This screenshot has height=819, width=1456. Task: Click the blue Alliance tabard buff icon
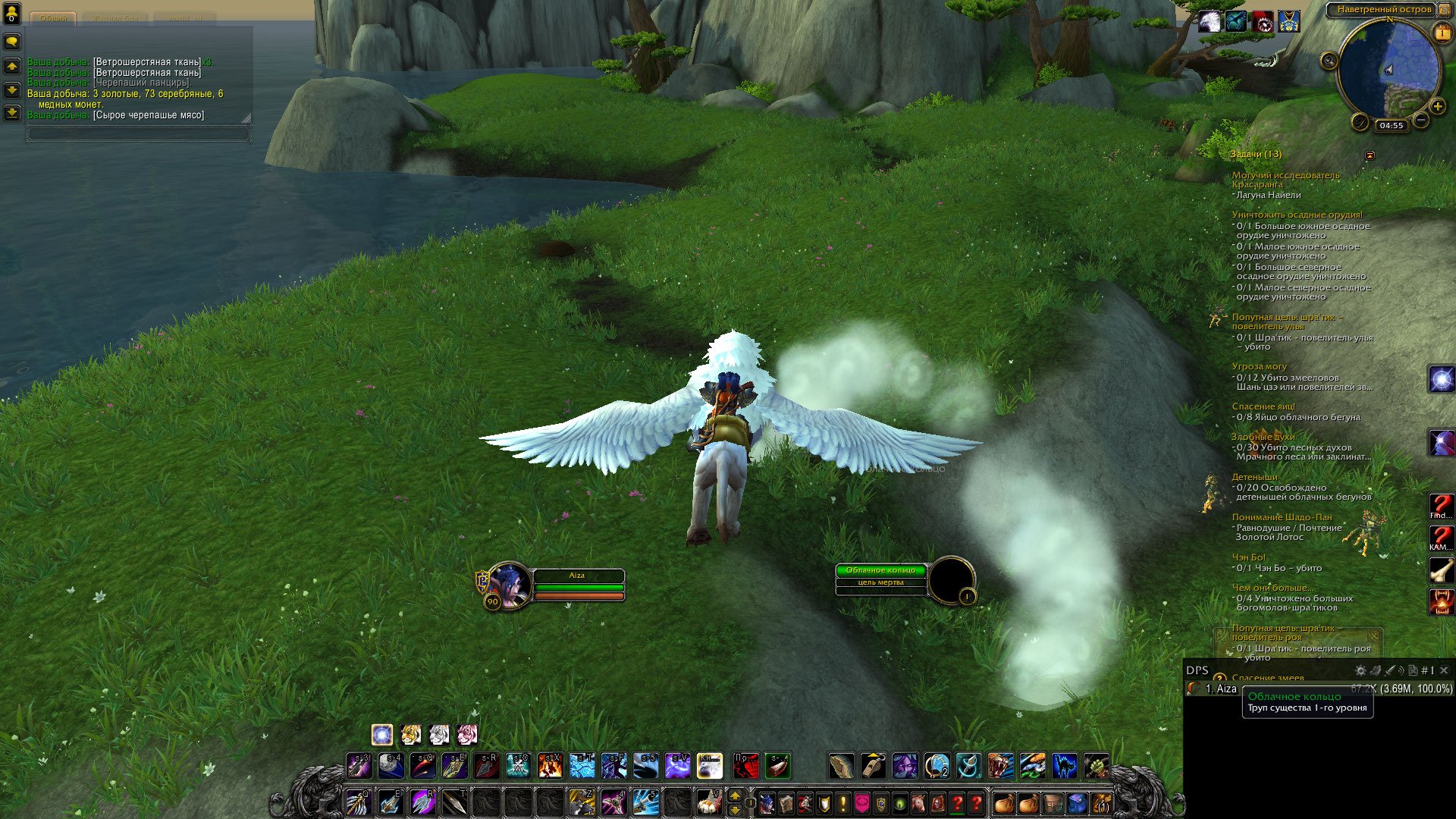click(x=1288, y=22)
